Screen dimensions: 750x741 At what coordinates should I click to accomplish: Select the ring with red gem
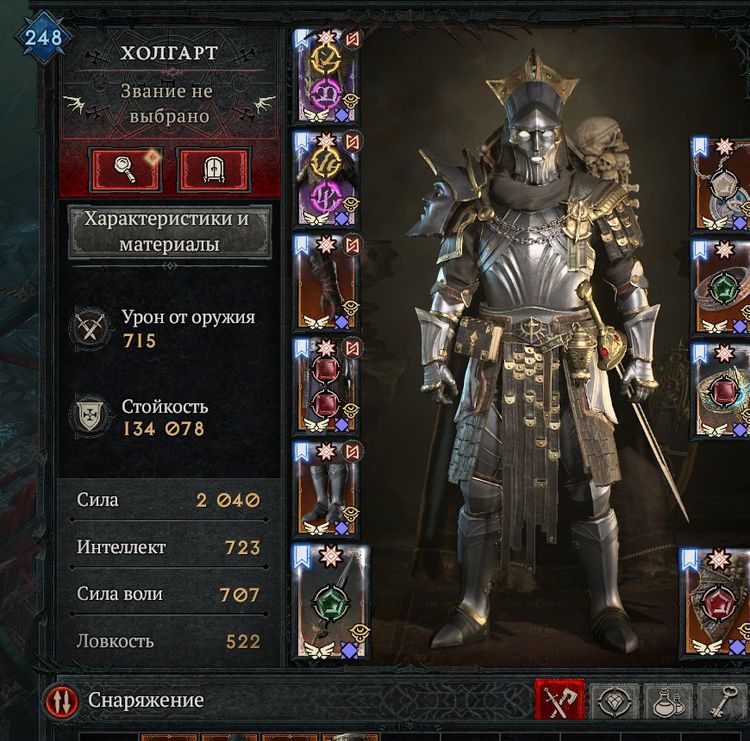(x=722, y=391)
